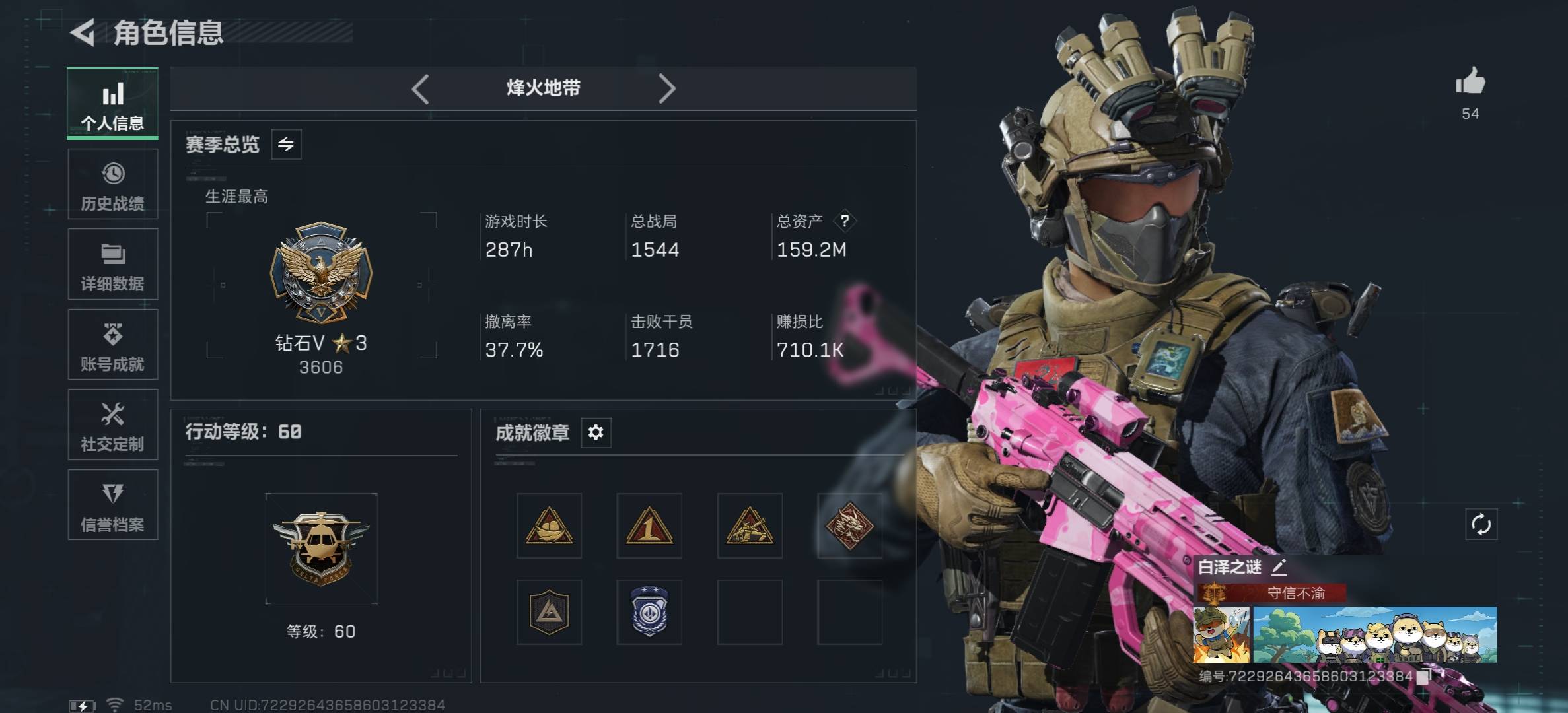Select the blue shield achievement badge
This screenshot has width=1568, height=713.
(649, 612)
